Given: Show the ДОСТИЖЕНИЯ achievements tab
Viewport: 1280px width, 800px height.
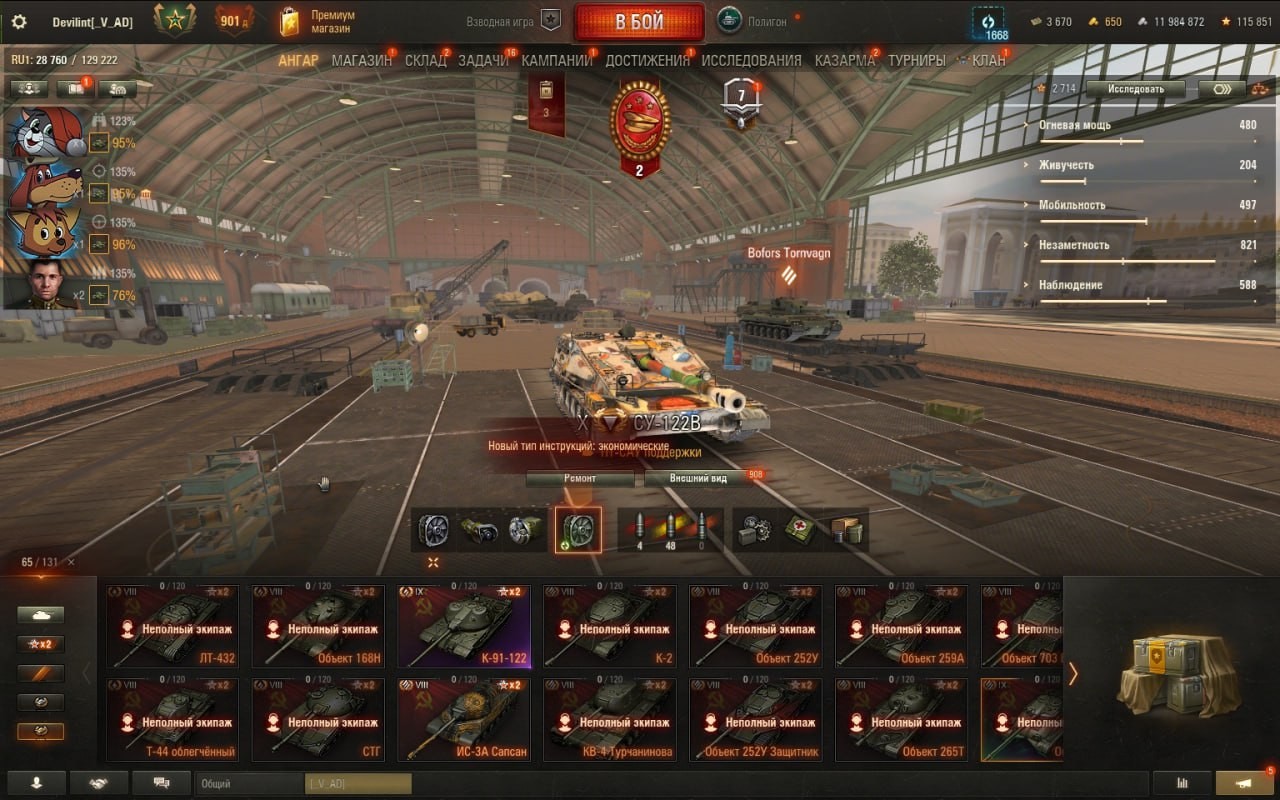Looking at the screenshot, I should pos(647,60).
